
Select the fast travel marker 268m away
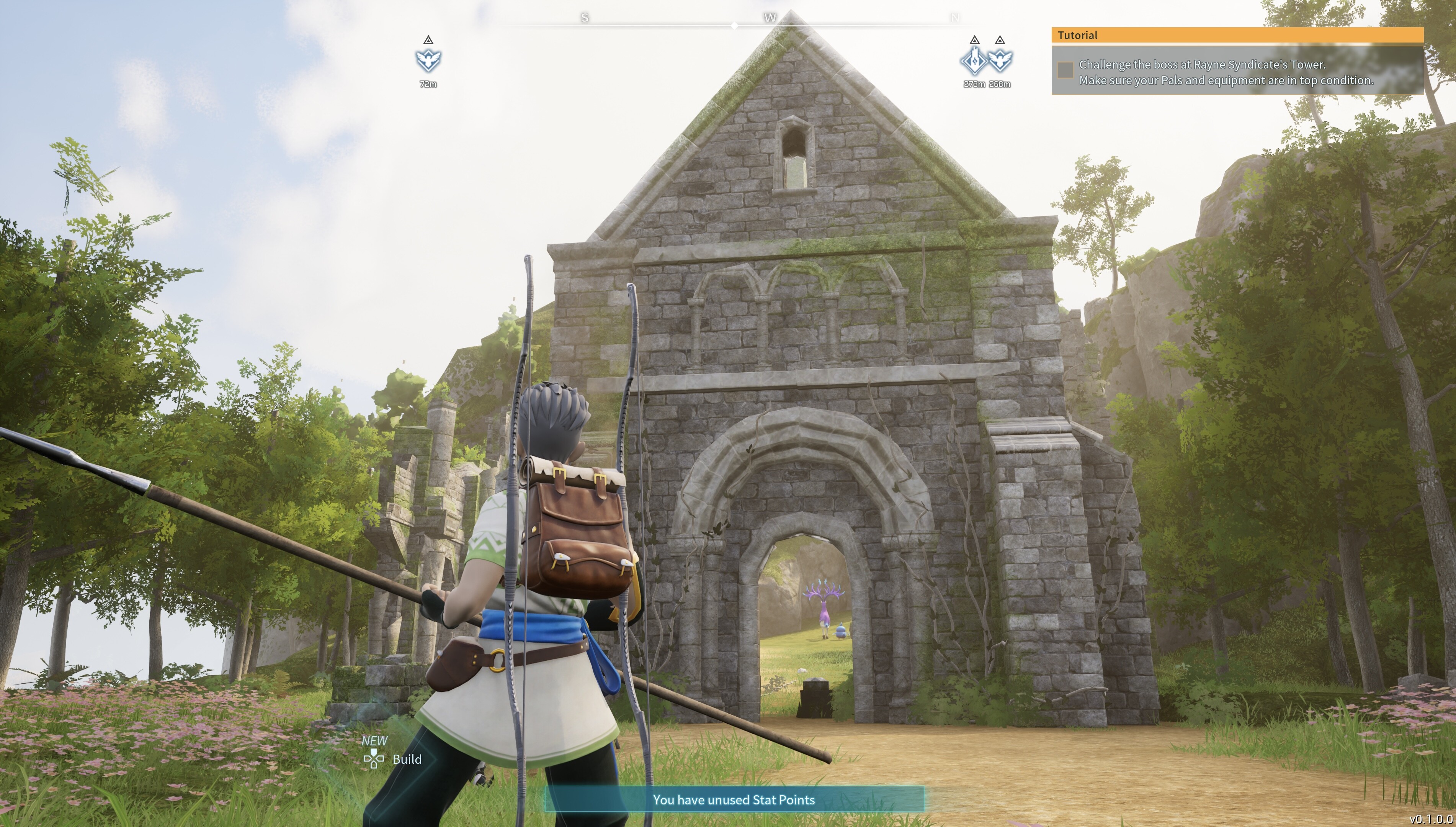(x=1000, y=60)
